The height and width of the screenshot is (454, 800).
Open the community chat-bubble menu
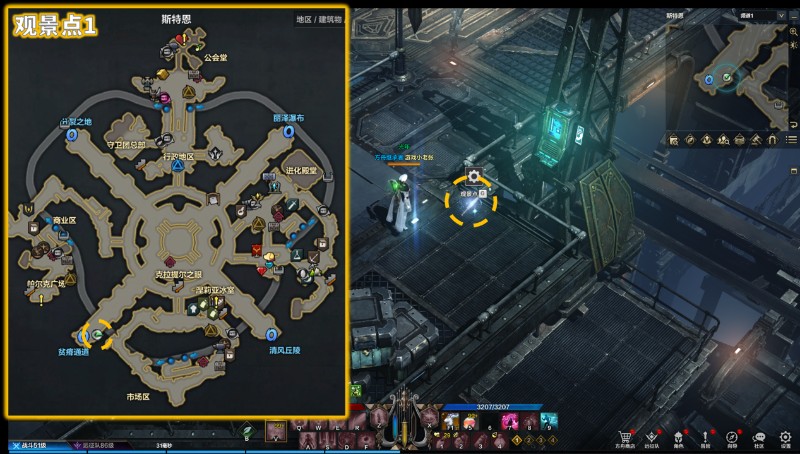(759, 436)
